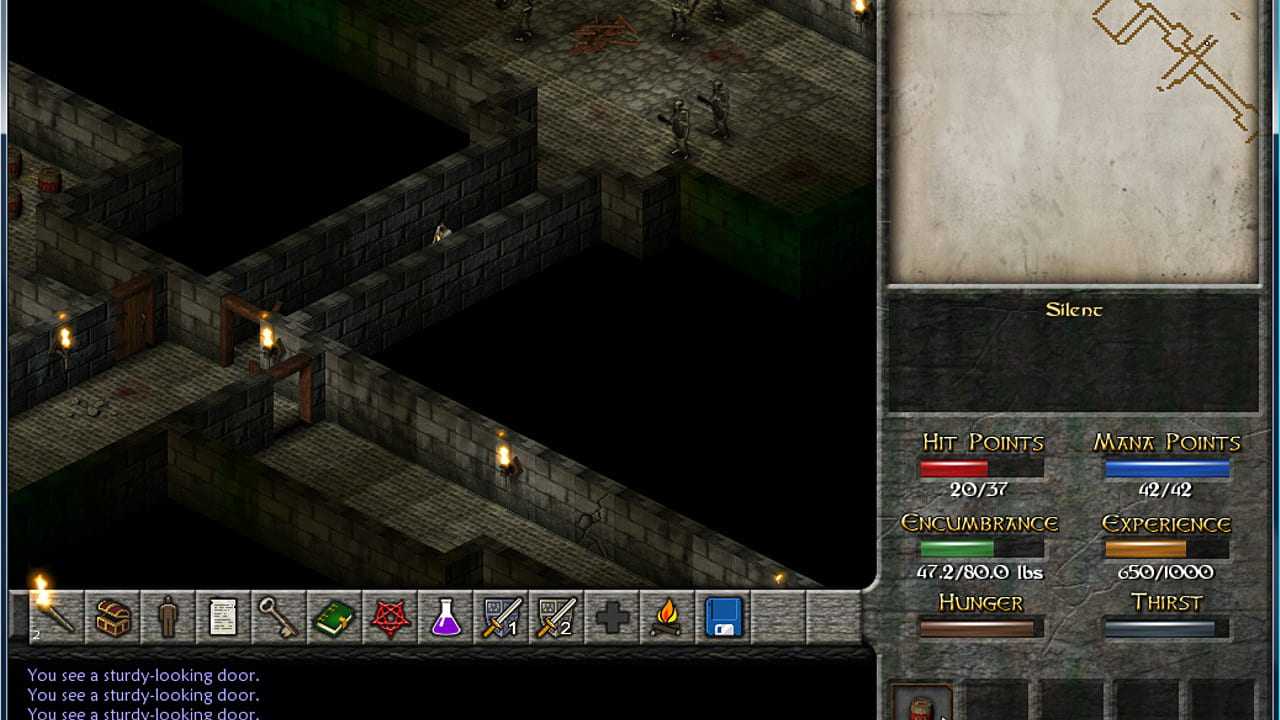Open the character figure icon
The height and width of the screenshot is (720, 1280).
tap(168, 617)
